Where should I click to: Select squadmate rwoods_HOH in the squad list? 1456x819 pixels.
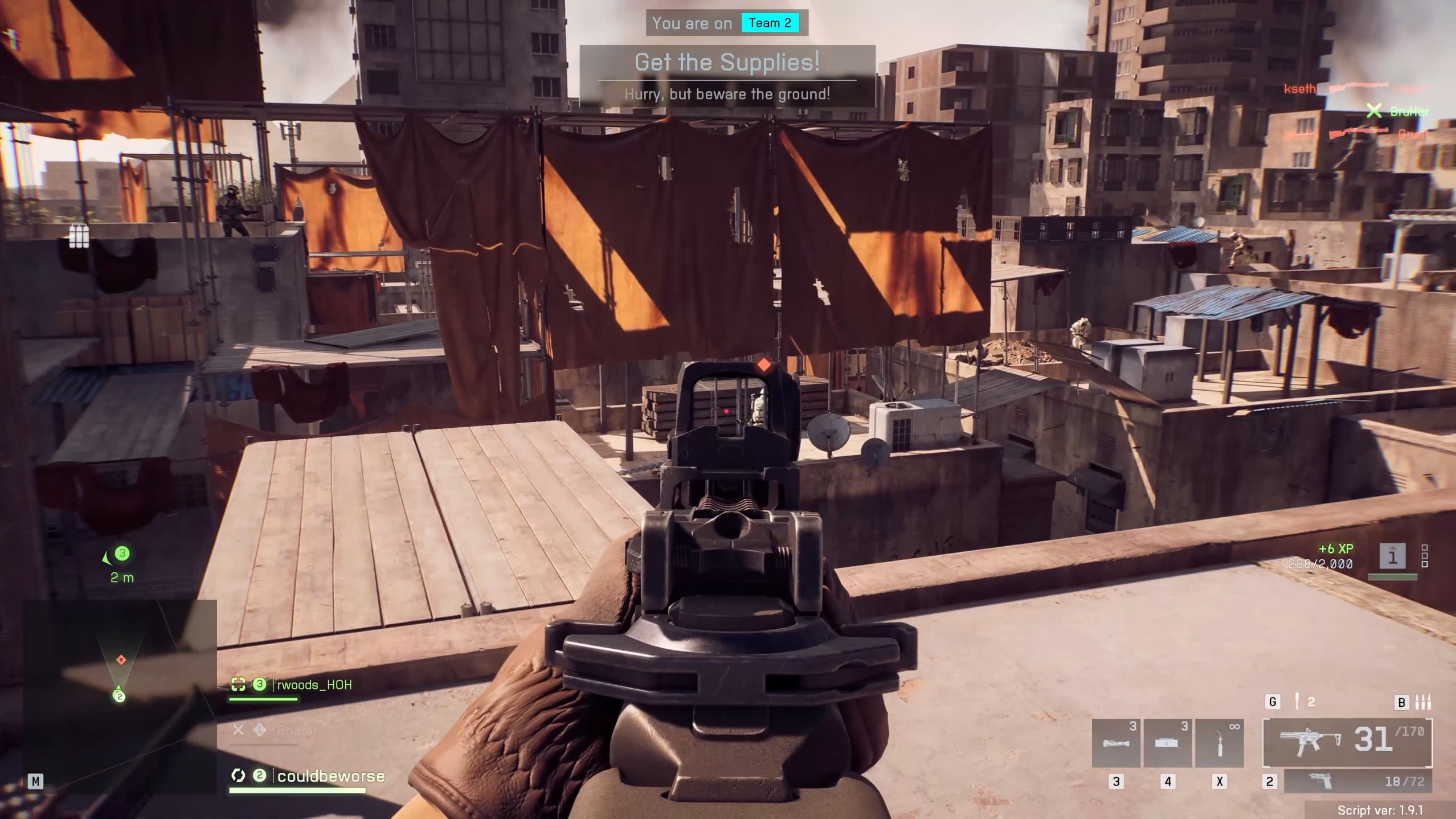313,685
